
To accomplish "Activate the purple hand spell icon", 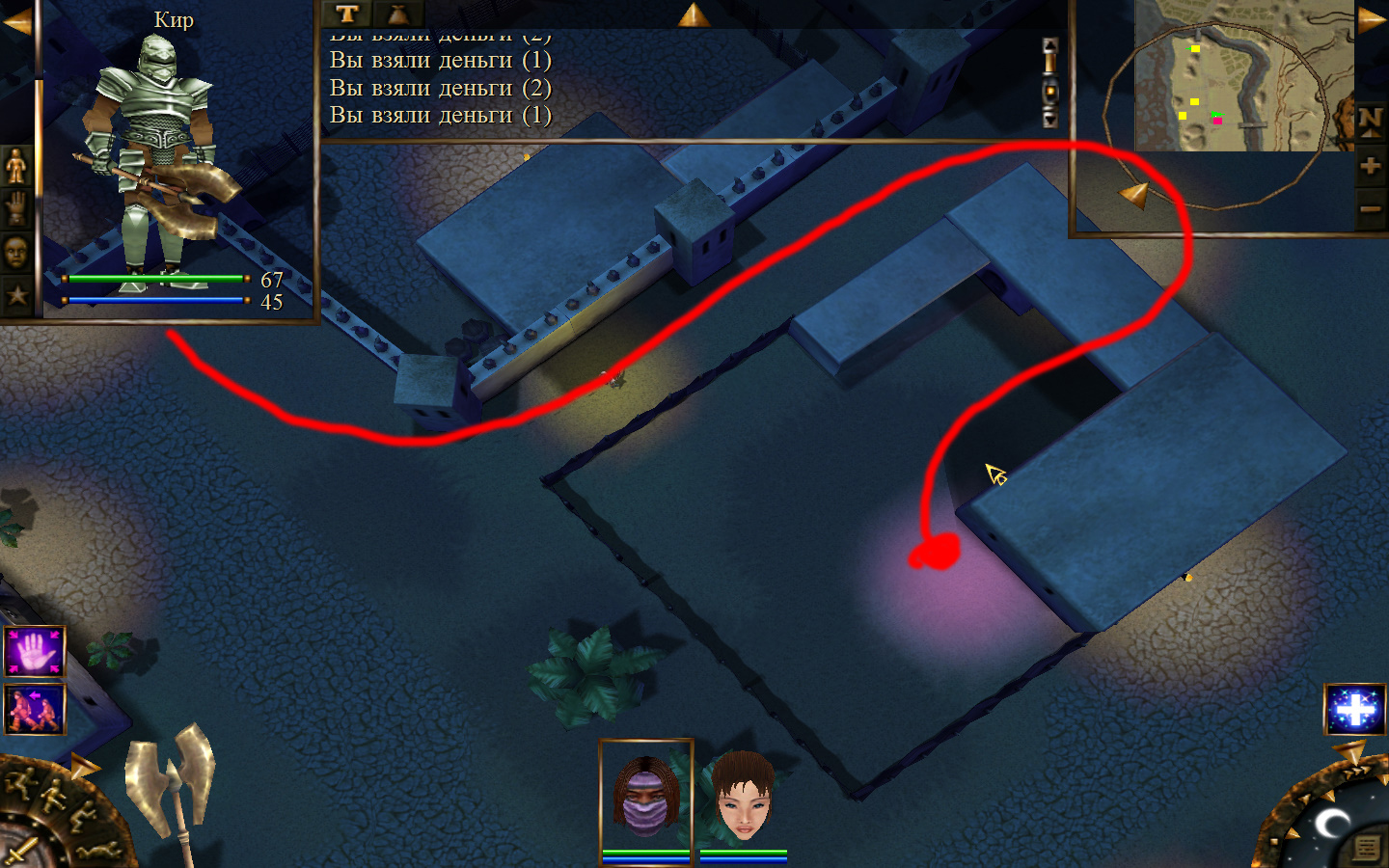I will (35, 652).
